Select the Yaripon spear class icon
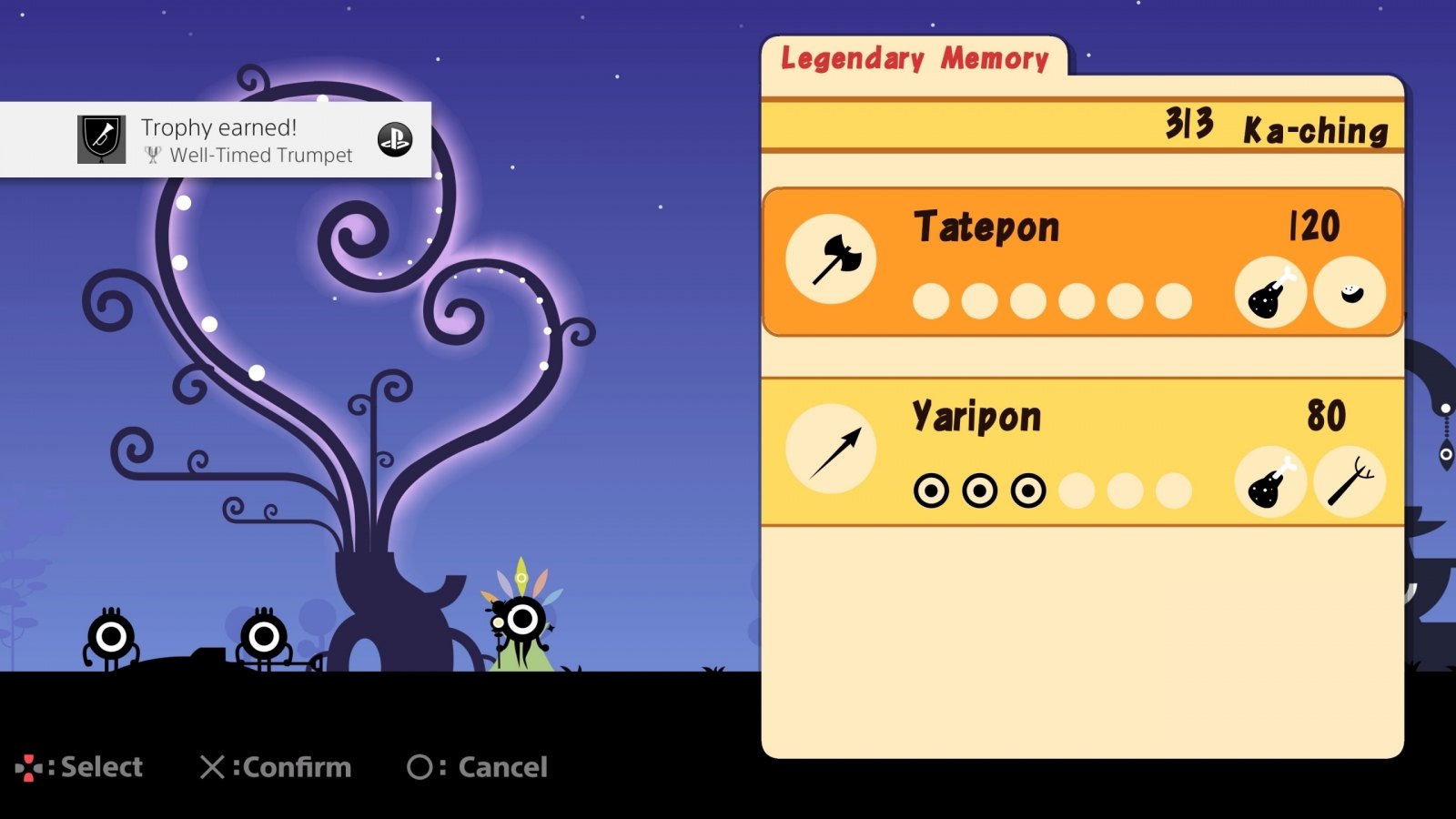1456x819 pixels. pyautogui.click(x=830, y=447)
